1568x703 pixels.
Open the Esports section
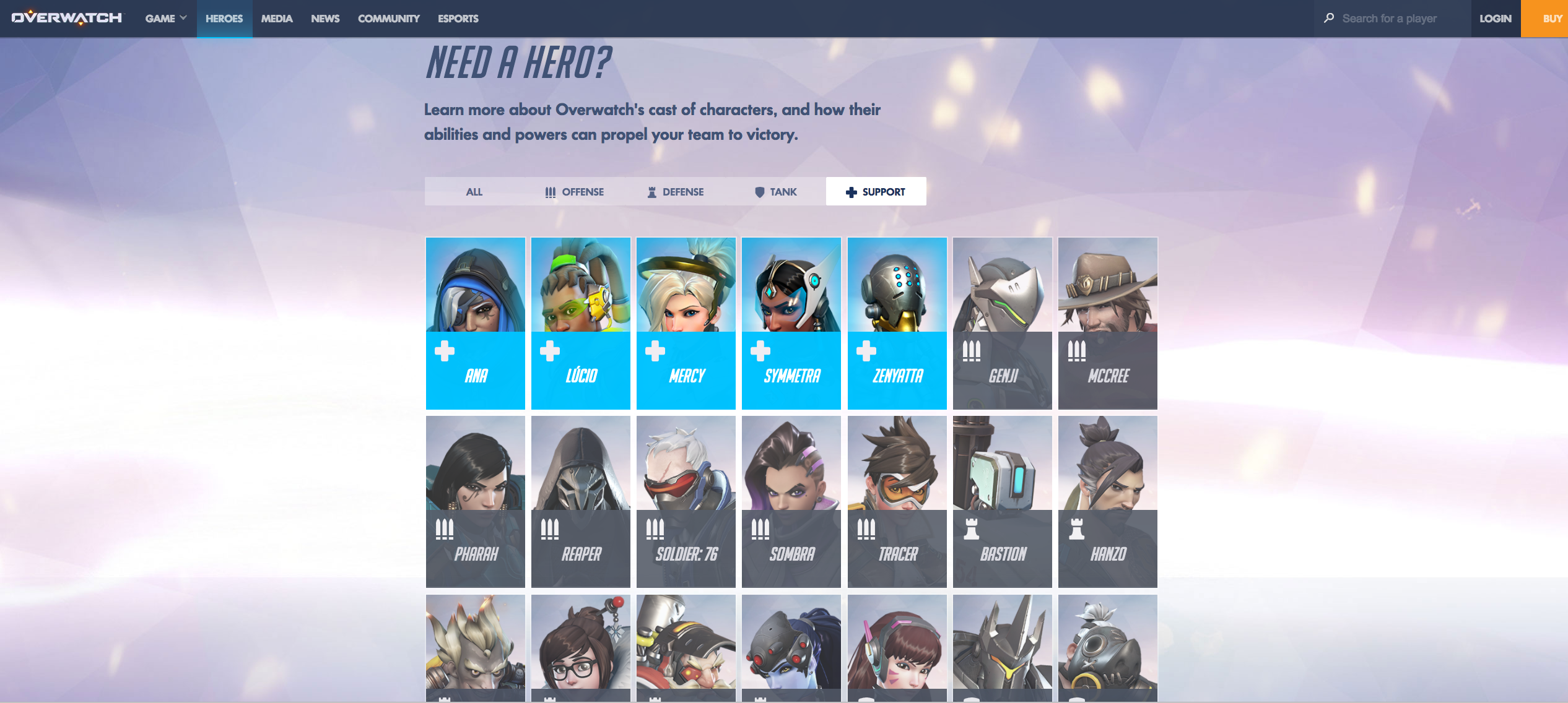(x=458, y=19)
